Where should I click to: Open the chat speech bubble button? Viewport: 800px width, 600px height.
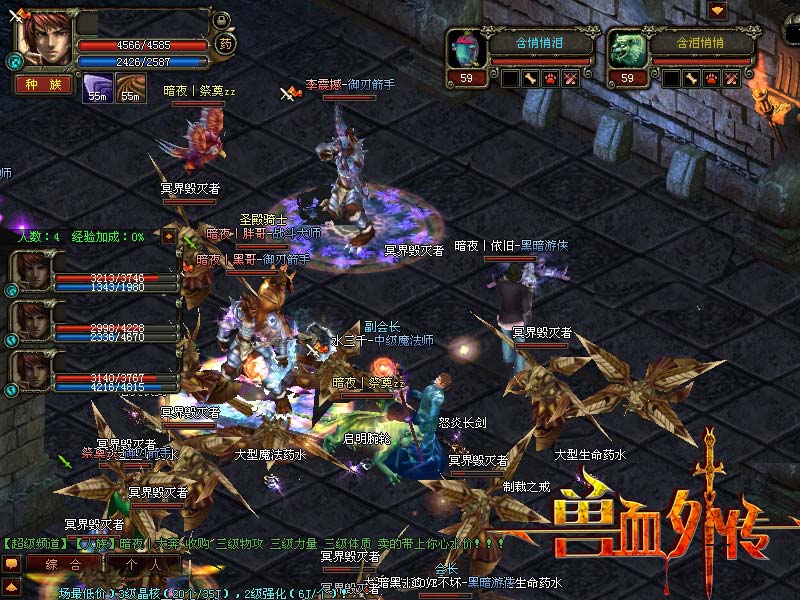tap(11, 564)
